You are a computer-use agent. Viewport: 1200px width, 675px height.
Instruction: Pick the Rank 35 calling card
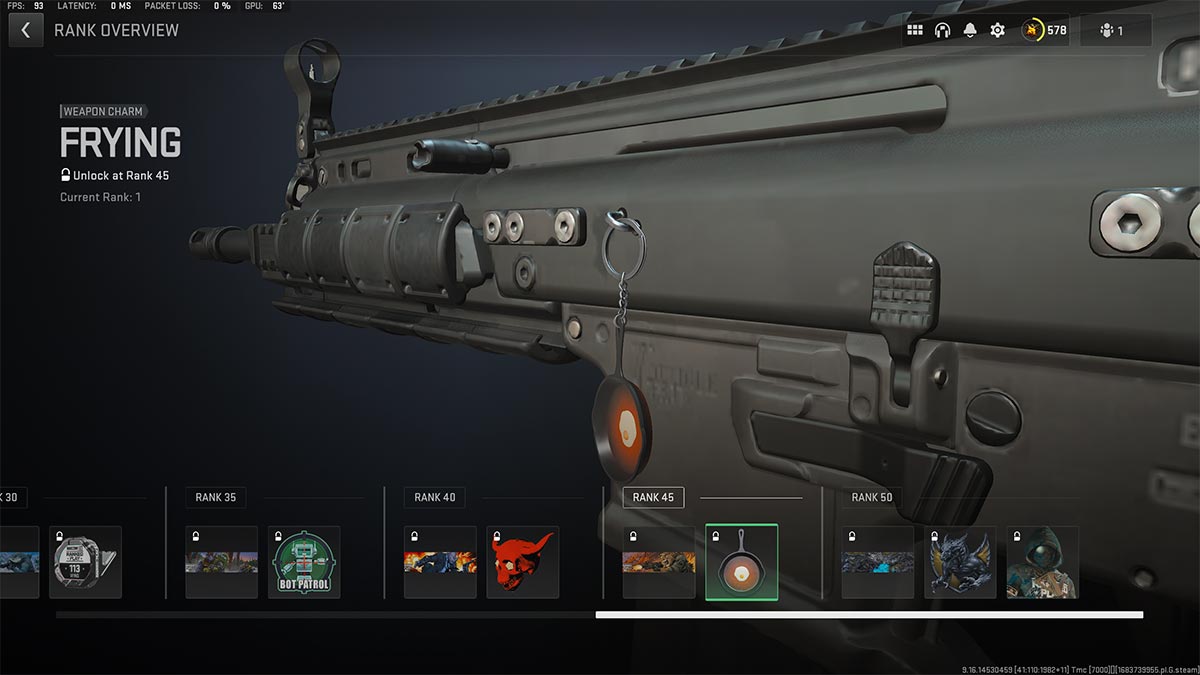click(221, 562)
